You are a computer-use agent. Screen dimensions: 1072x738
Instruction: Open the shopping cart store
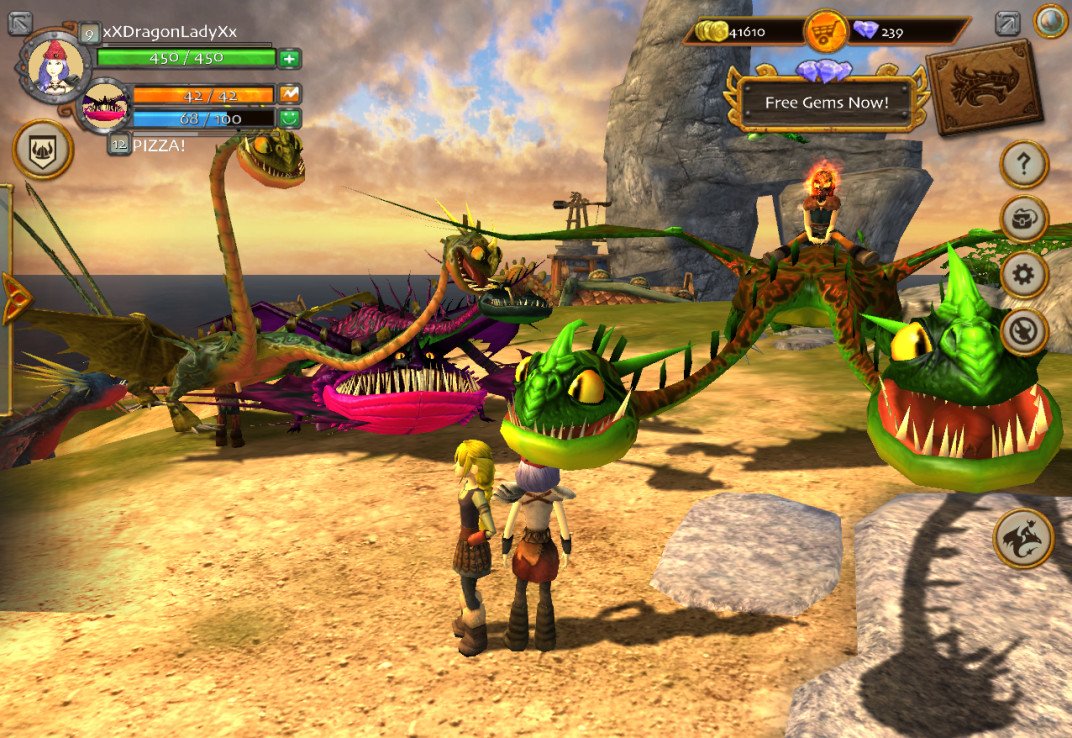825,31
